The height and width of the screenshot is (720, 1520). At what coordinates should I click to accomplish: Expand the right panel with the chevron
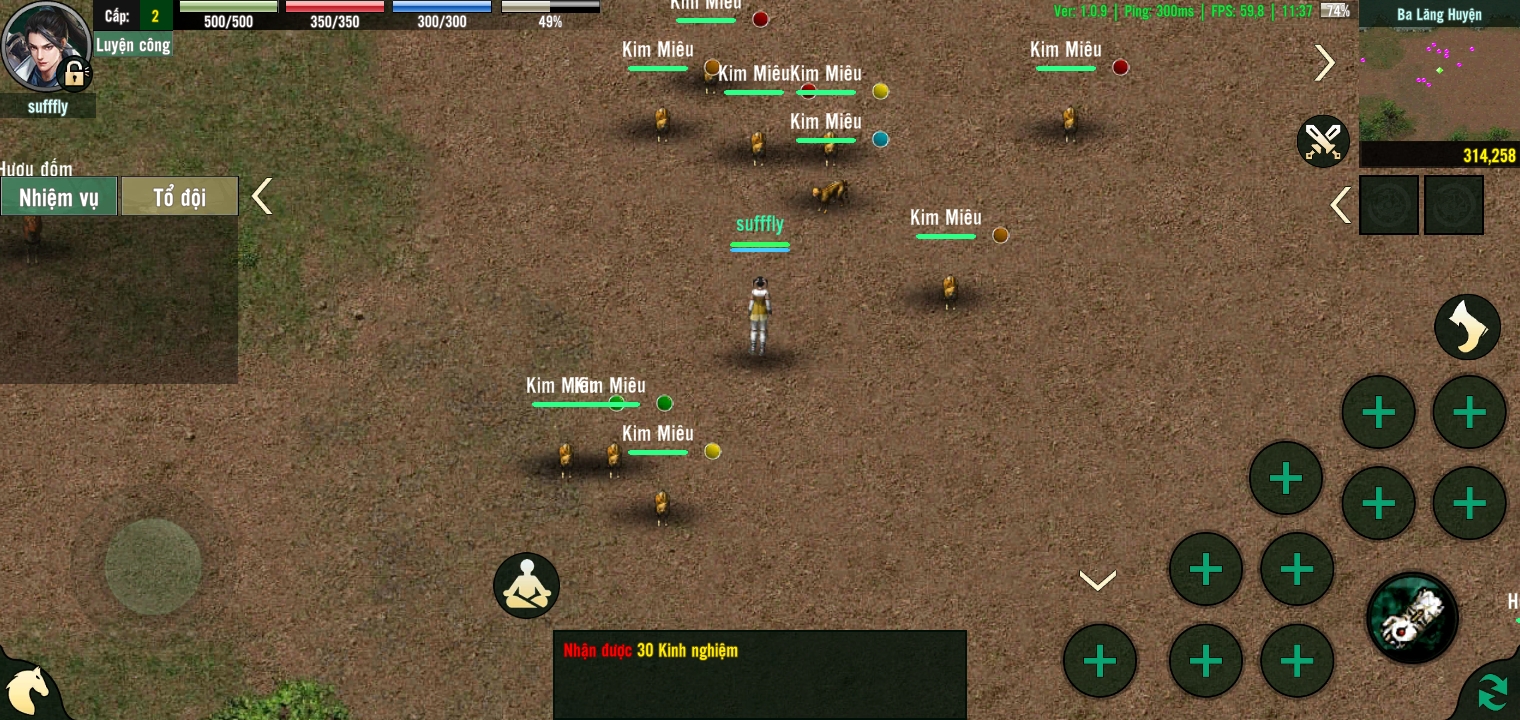[1324, 62]
